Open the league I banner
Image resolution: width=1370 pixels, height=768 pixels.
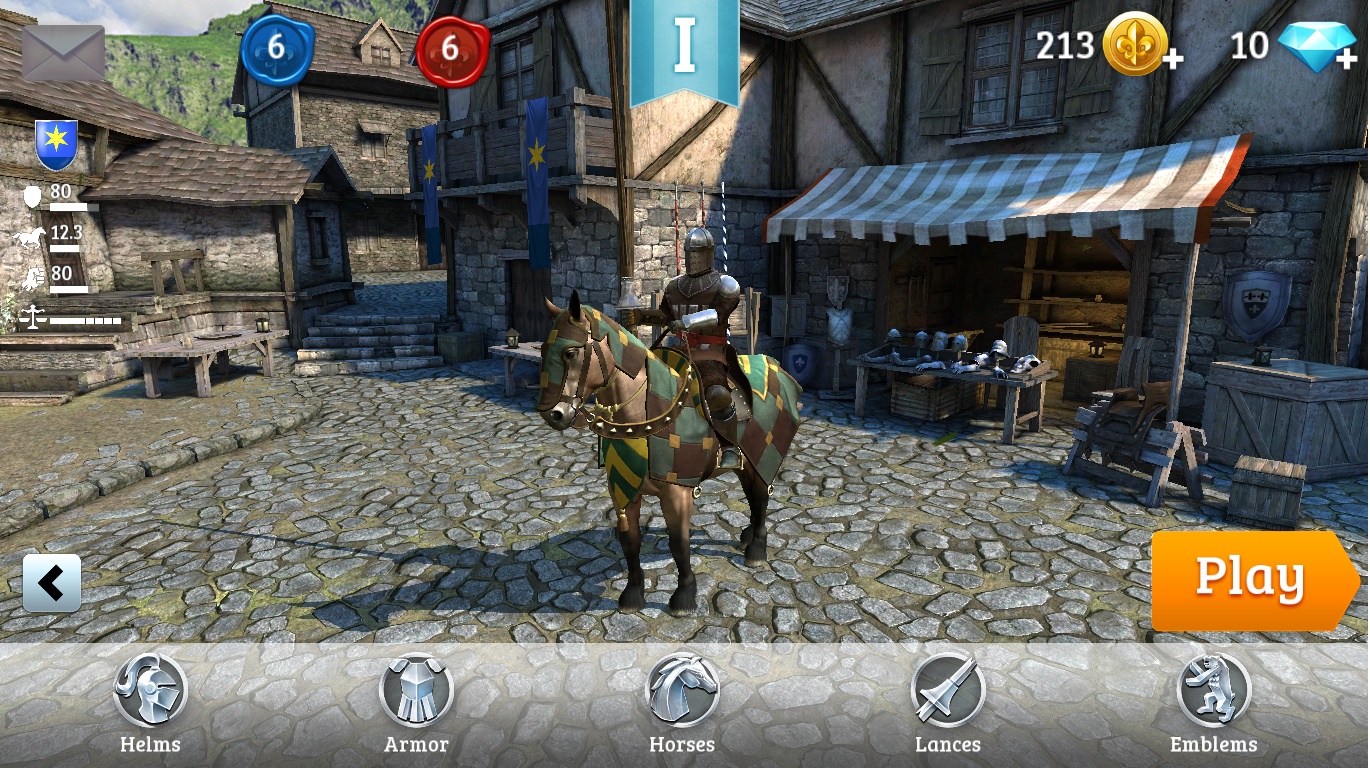pyautogui.click(x=685, y=50)
